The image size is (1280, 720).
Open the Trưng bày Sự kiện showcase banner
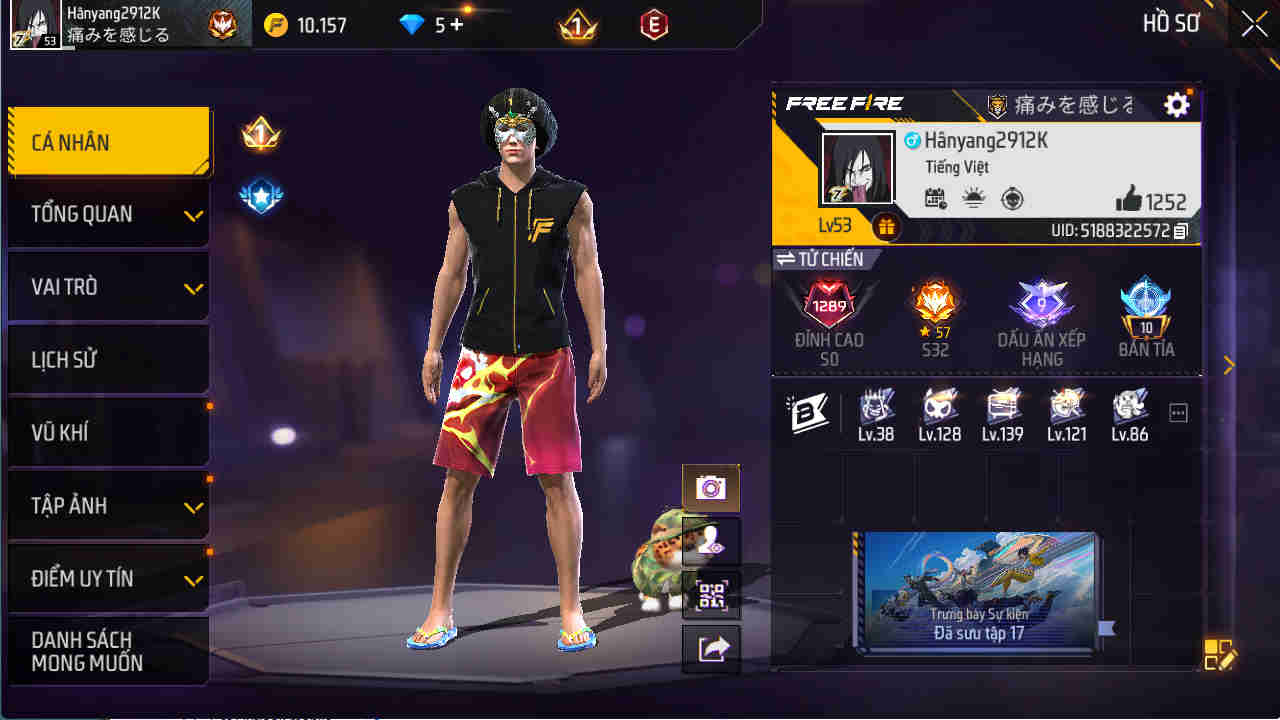click(978, 595)
